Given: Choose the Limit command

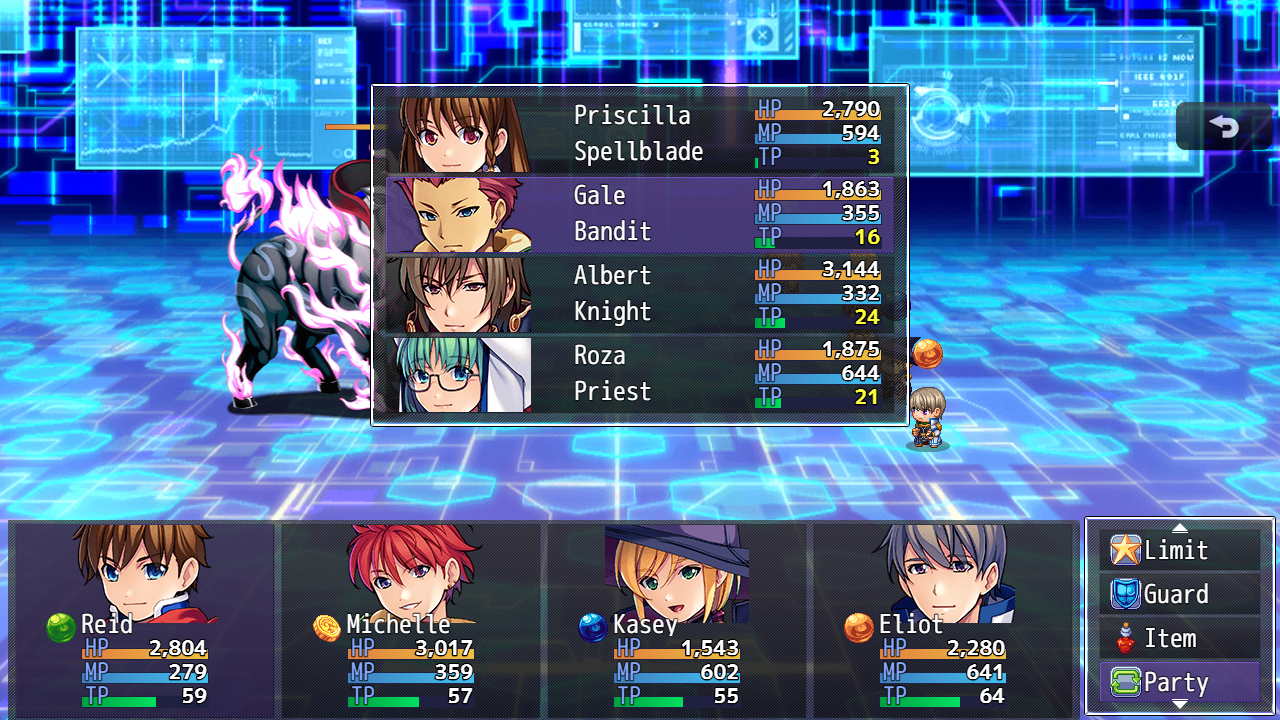Looking at the screenshot, I should [1180, 550].
